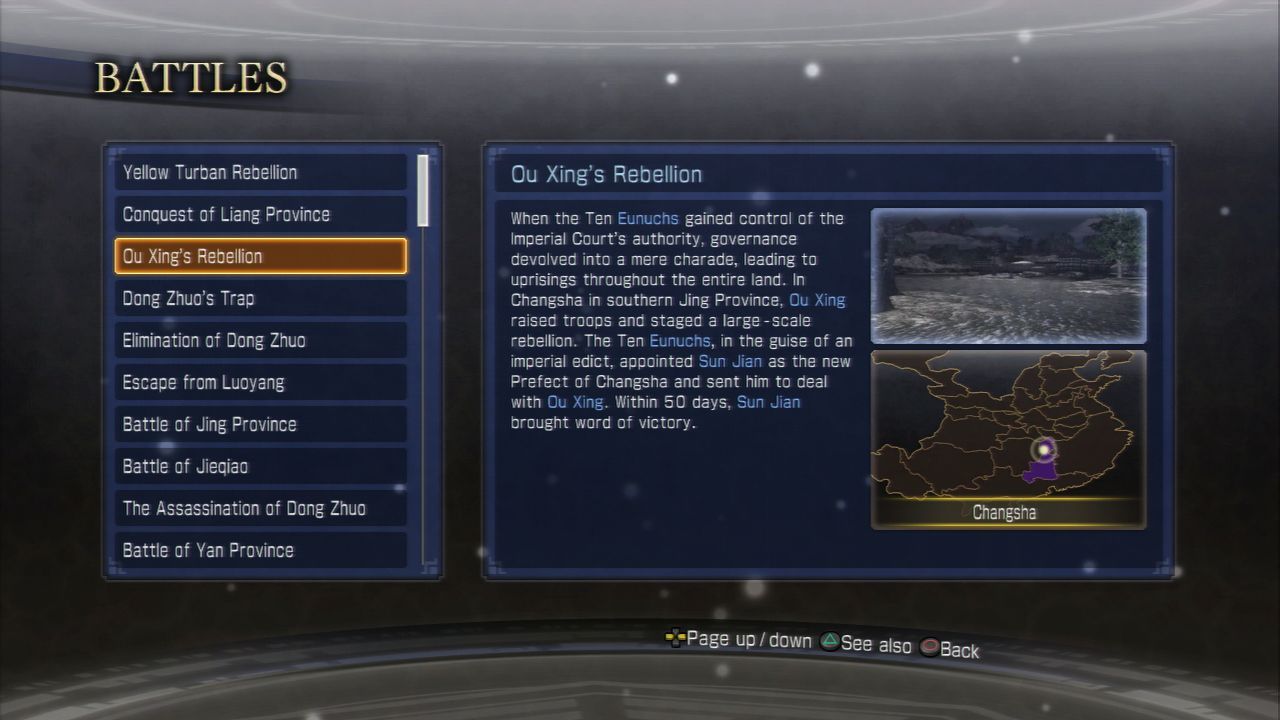
Task: Open the Battle of Jieqiao entry
Action: [260, 466]
